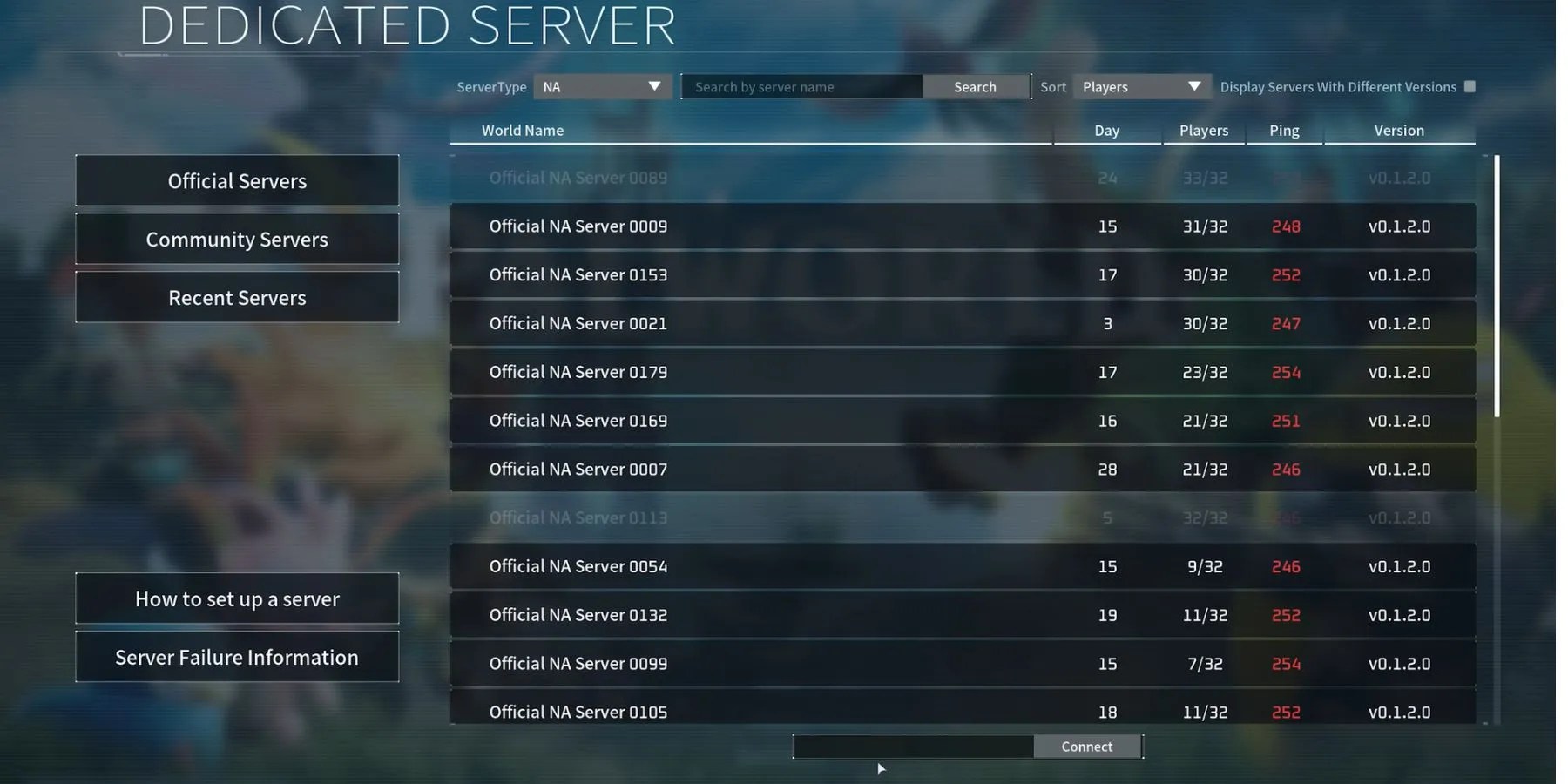Expand the Sort dropdown showing Players

(1142, 86)
